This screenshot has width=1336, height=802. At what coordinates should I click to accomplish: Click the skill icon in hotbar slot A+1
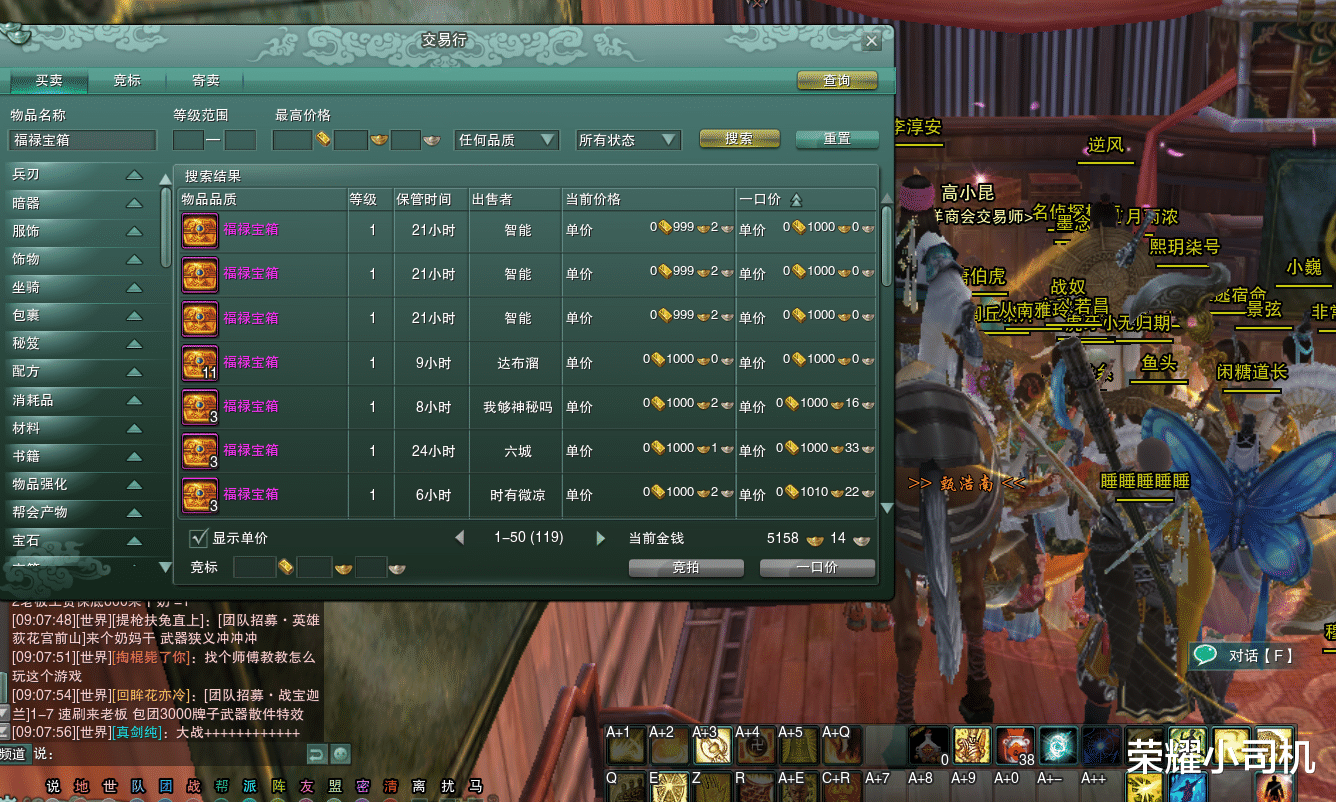(x=625, y=746)
